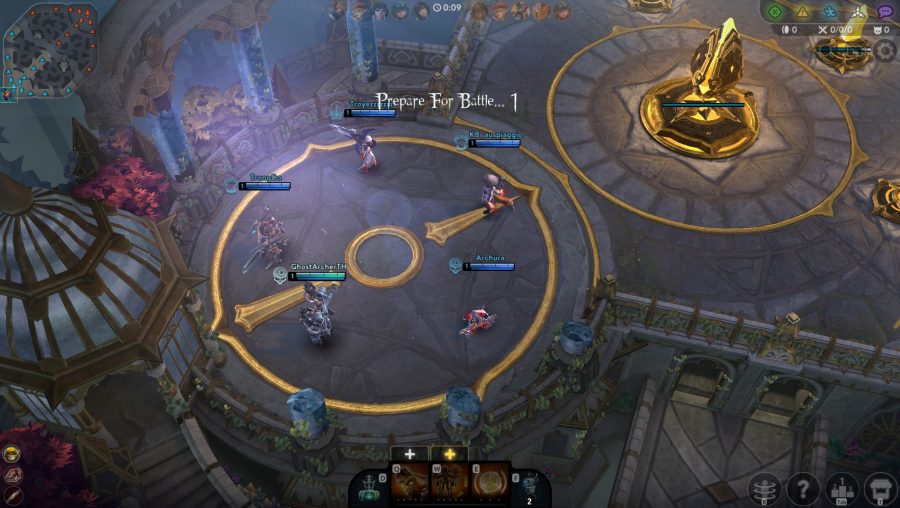Click the round stacked-rings button
The width and height of the screenshot is (900, 508).
[765, 489]
